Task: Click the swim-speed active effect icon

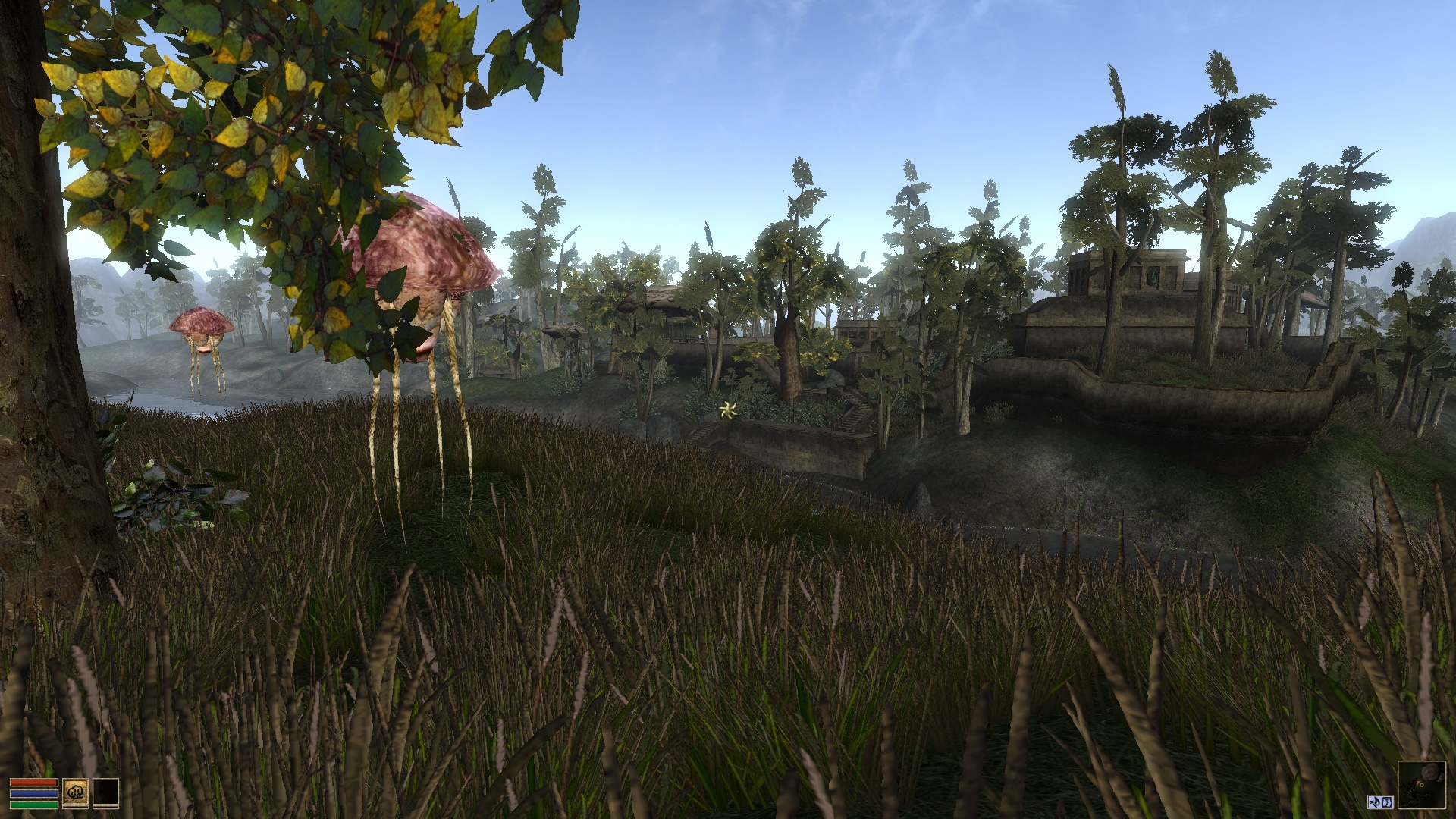Action: coord(1374,802)
